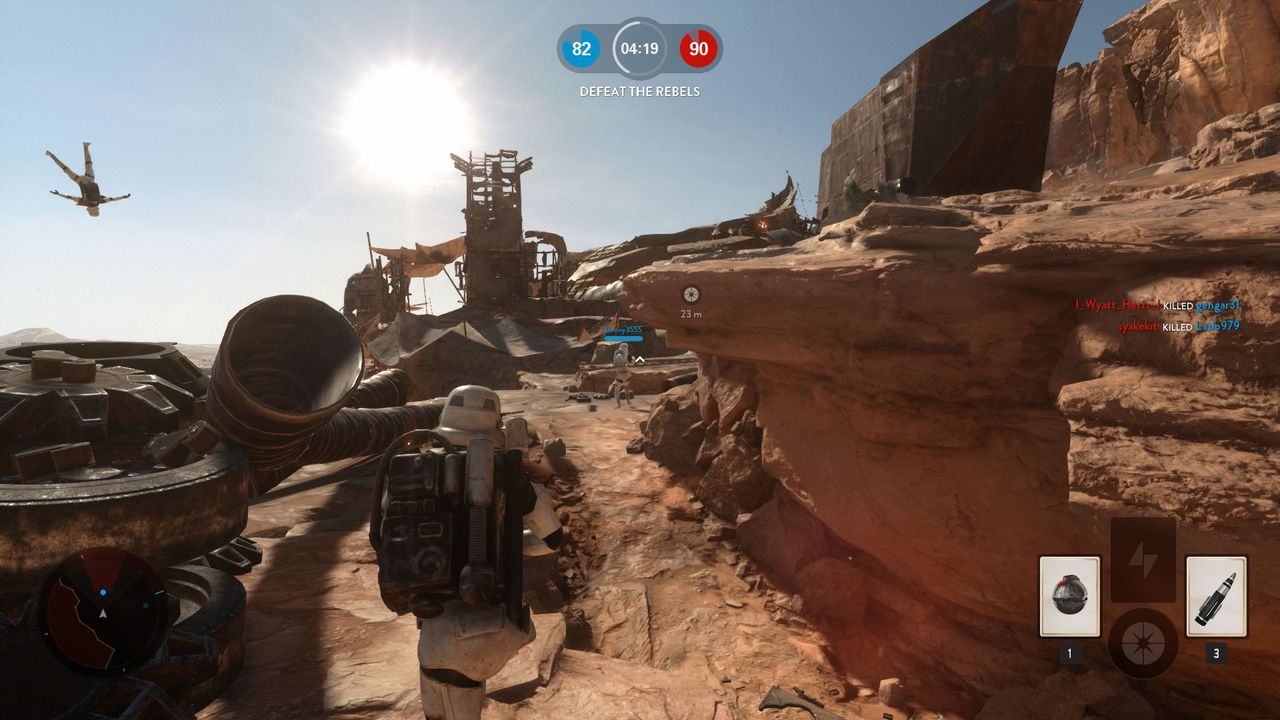Image resolution: width=1280 pixels, height=720 pixels.
Task: Click the circular radar minimap
Action: pyautogui.click(x=102, y=609)
